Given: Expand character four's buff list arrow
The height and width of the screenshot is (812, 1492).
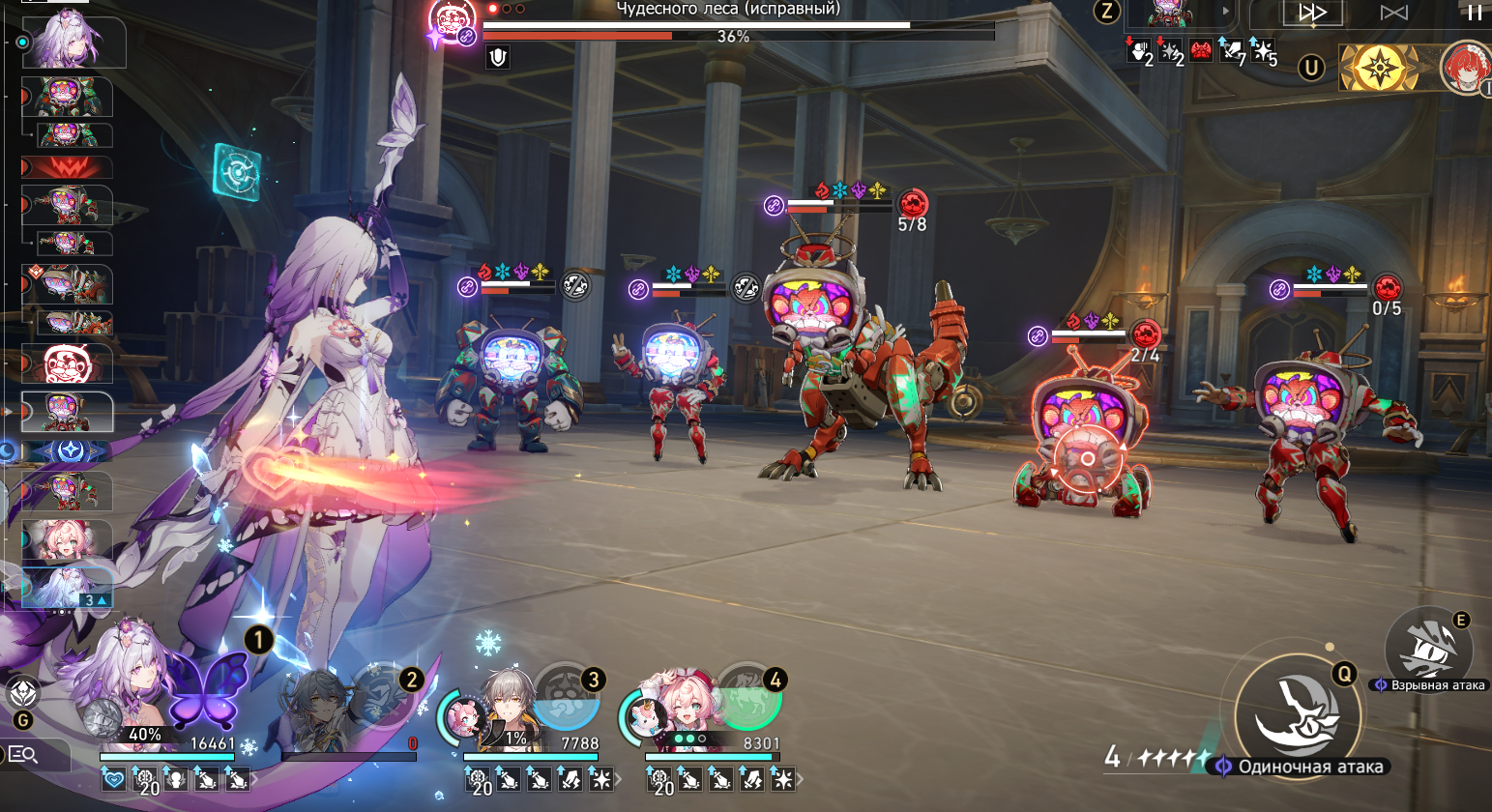Looking at the screenshot, I should click(x=800, y=778).
